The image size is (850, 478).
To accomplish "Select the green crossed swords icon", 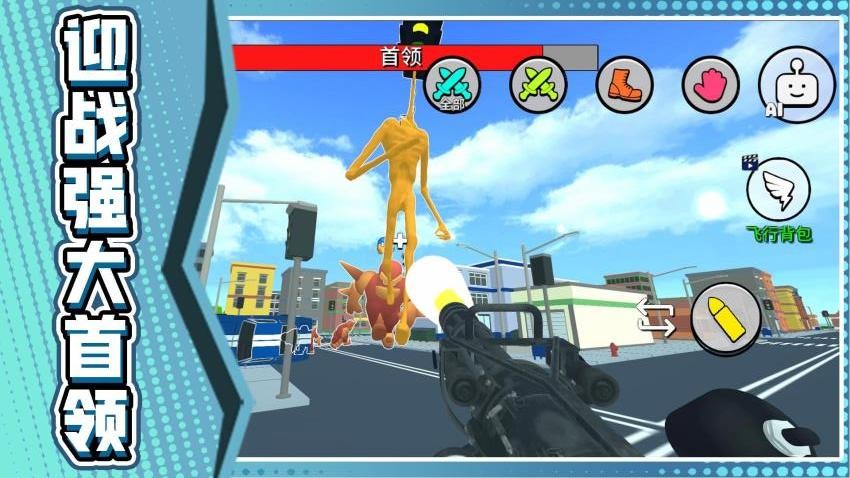I will click(538, 84).
